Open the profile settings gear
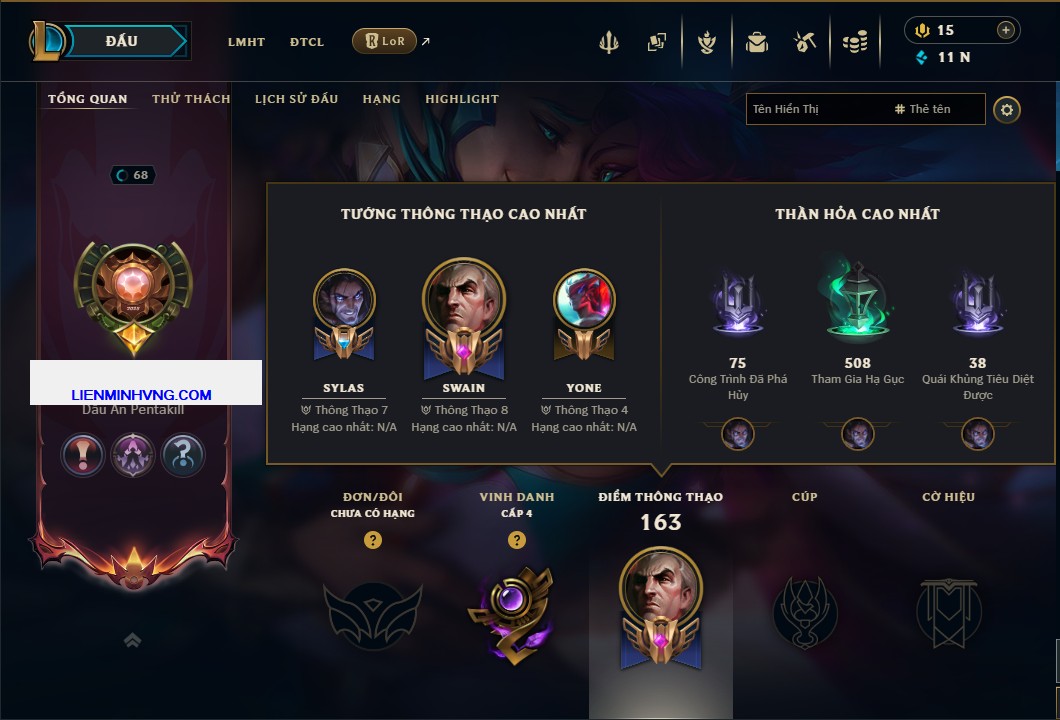The image size is (1060, 720). [1007, 109]
